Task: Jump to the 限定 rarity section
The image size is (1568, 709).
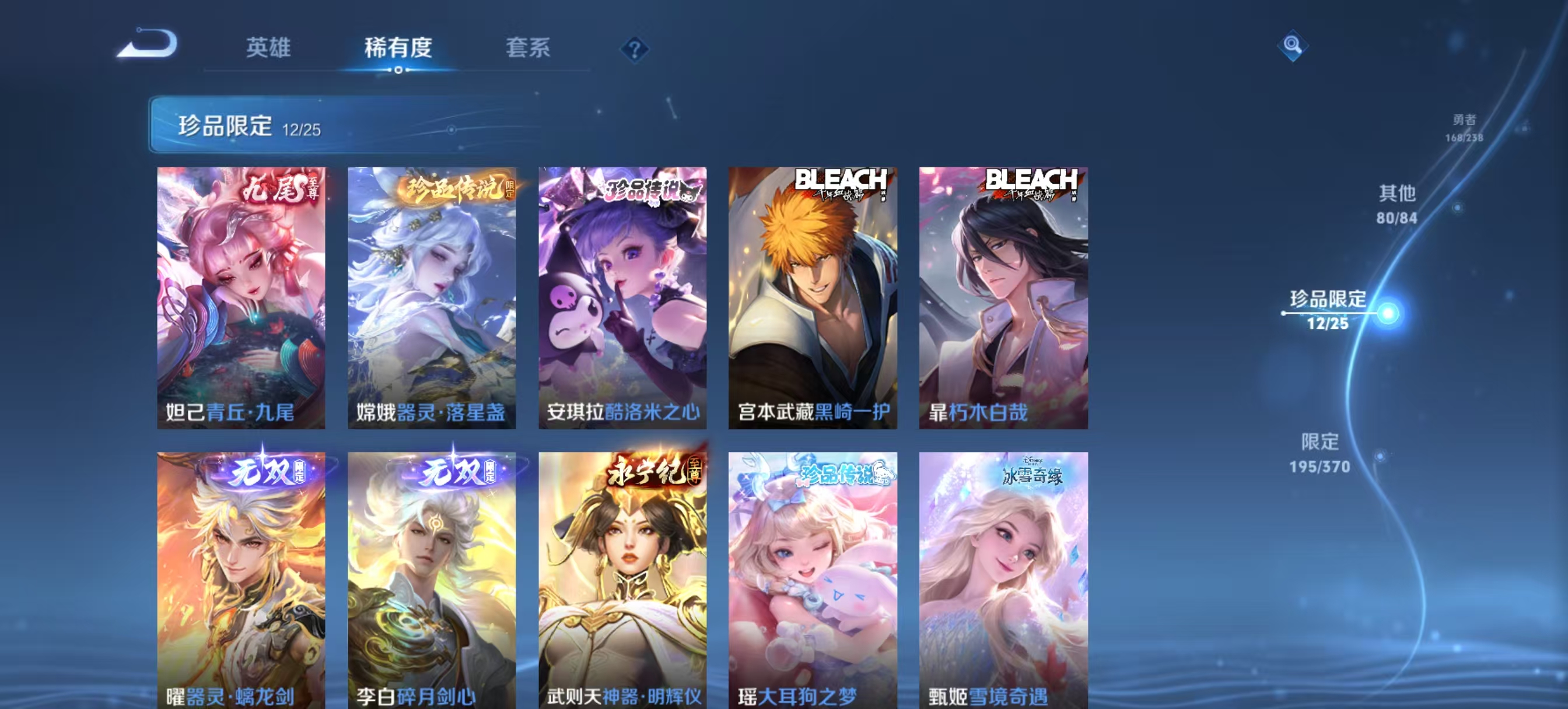Action: [x=1319, y=453]
